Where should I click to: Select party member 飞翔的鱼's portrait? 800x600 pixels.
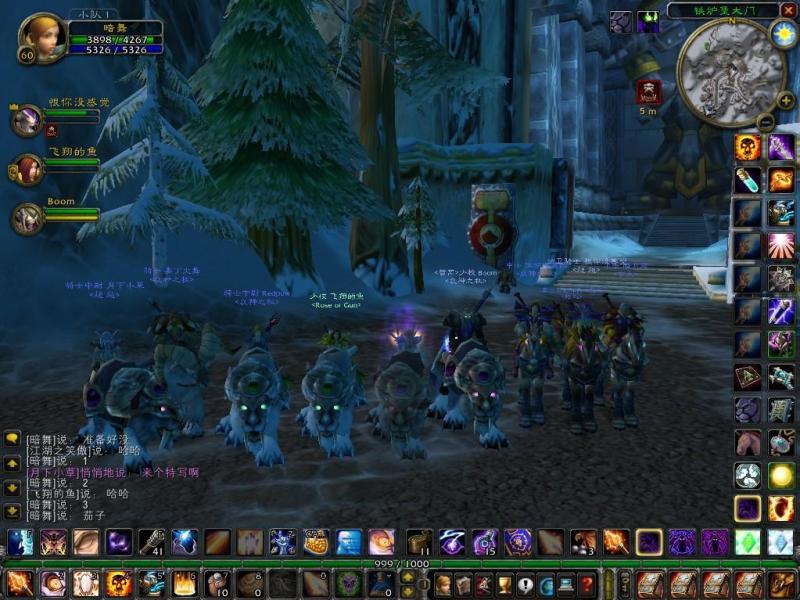26,168
